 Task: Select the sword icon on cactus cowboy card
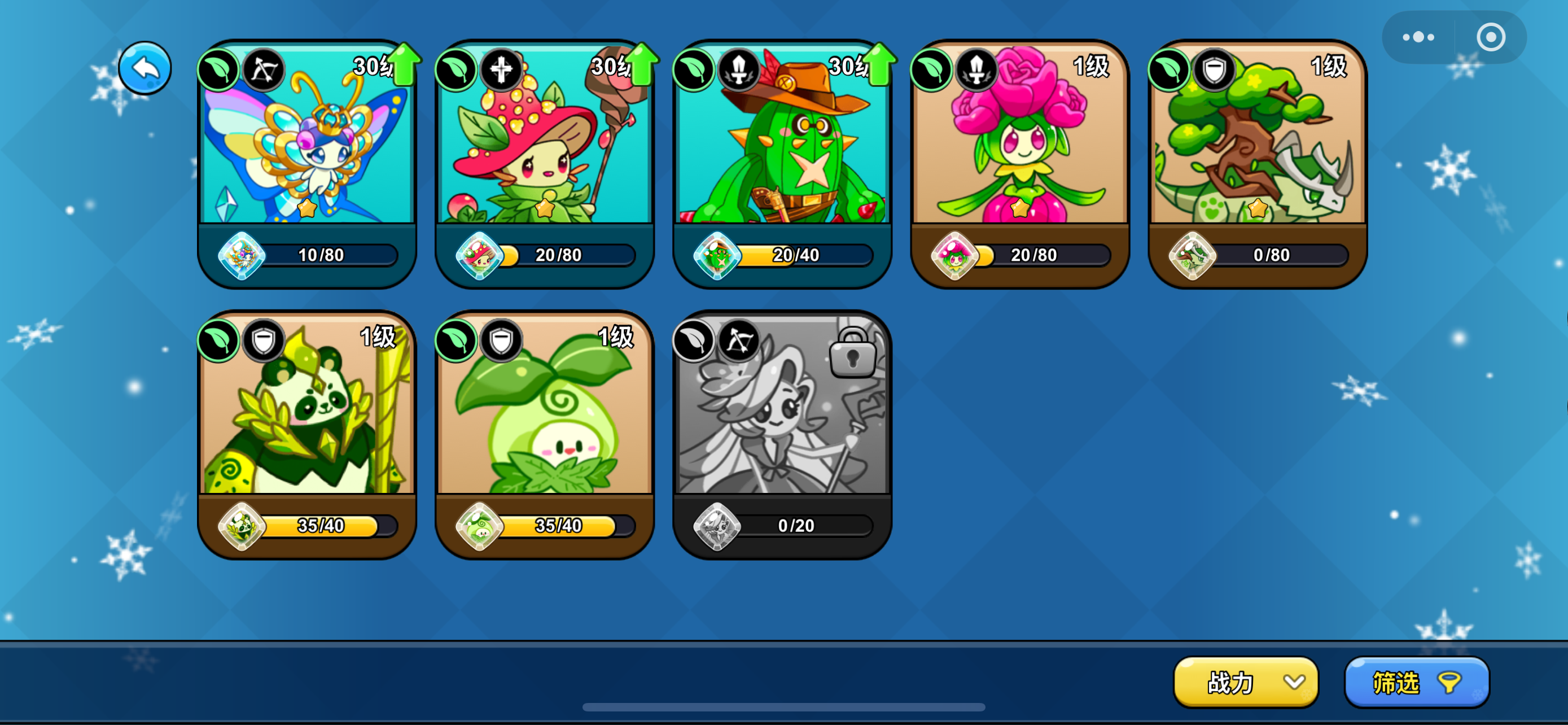(x=739, y=70)
